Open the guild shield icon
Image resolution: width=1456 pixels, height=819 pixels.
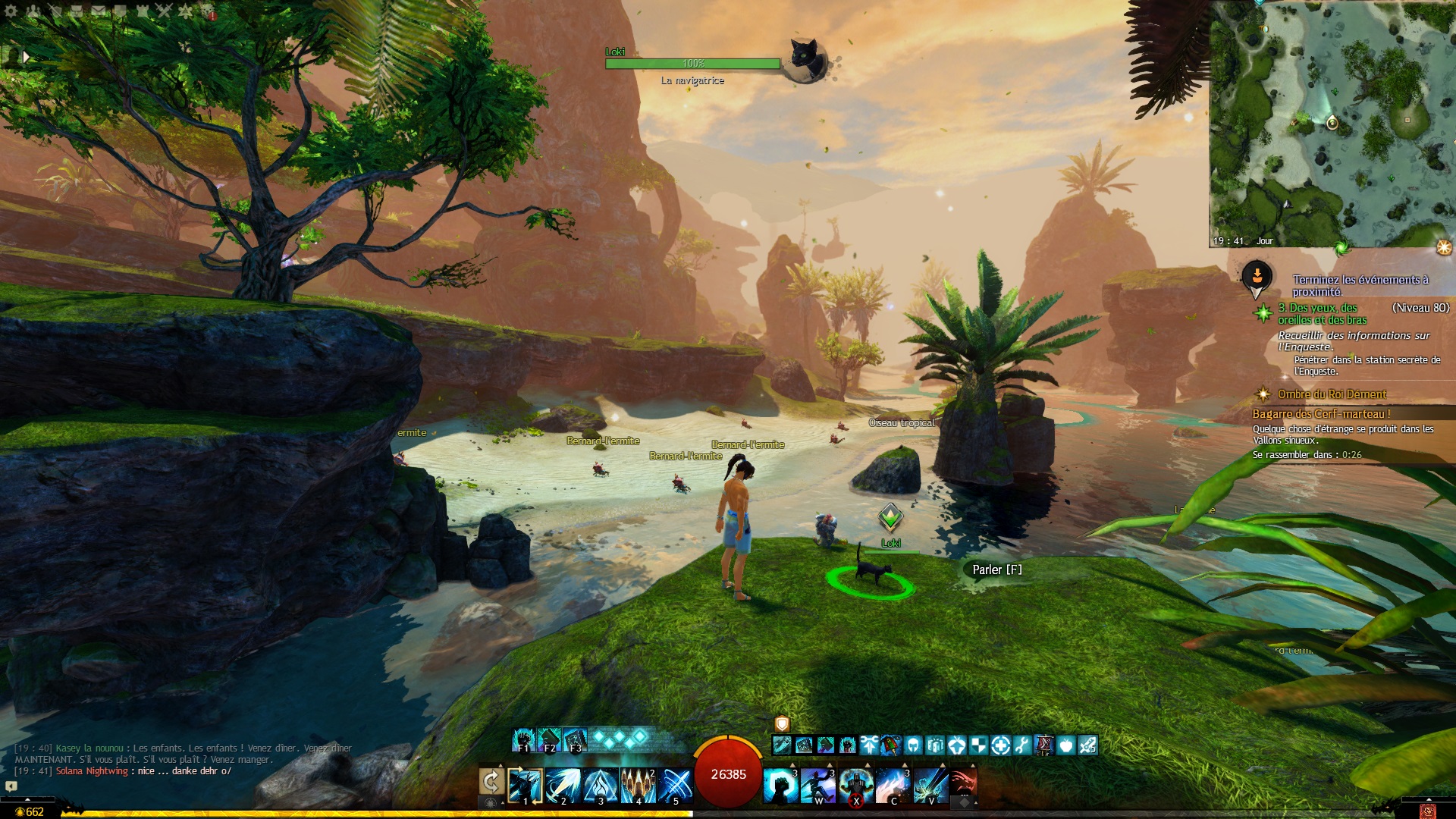click(x=121, y=11)
